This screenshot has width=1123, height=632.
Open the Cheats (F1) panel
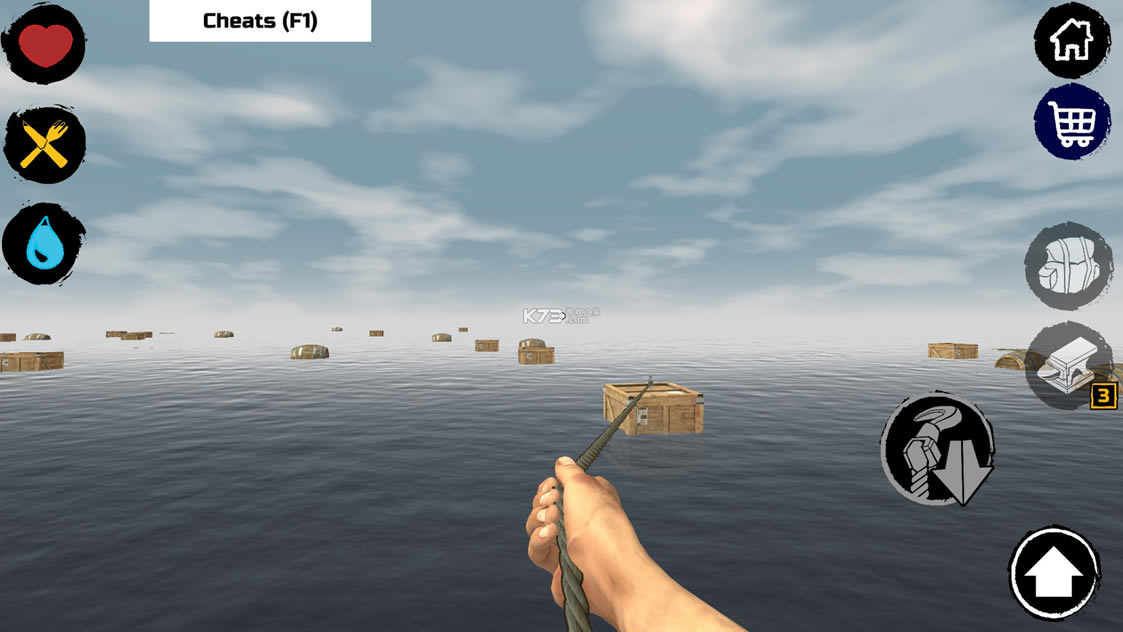point(260,21)
